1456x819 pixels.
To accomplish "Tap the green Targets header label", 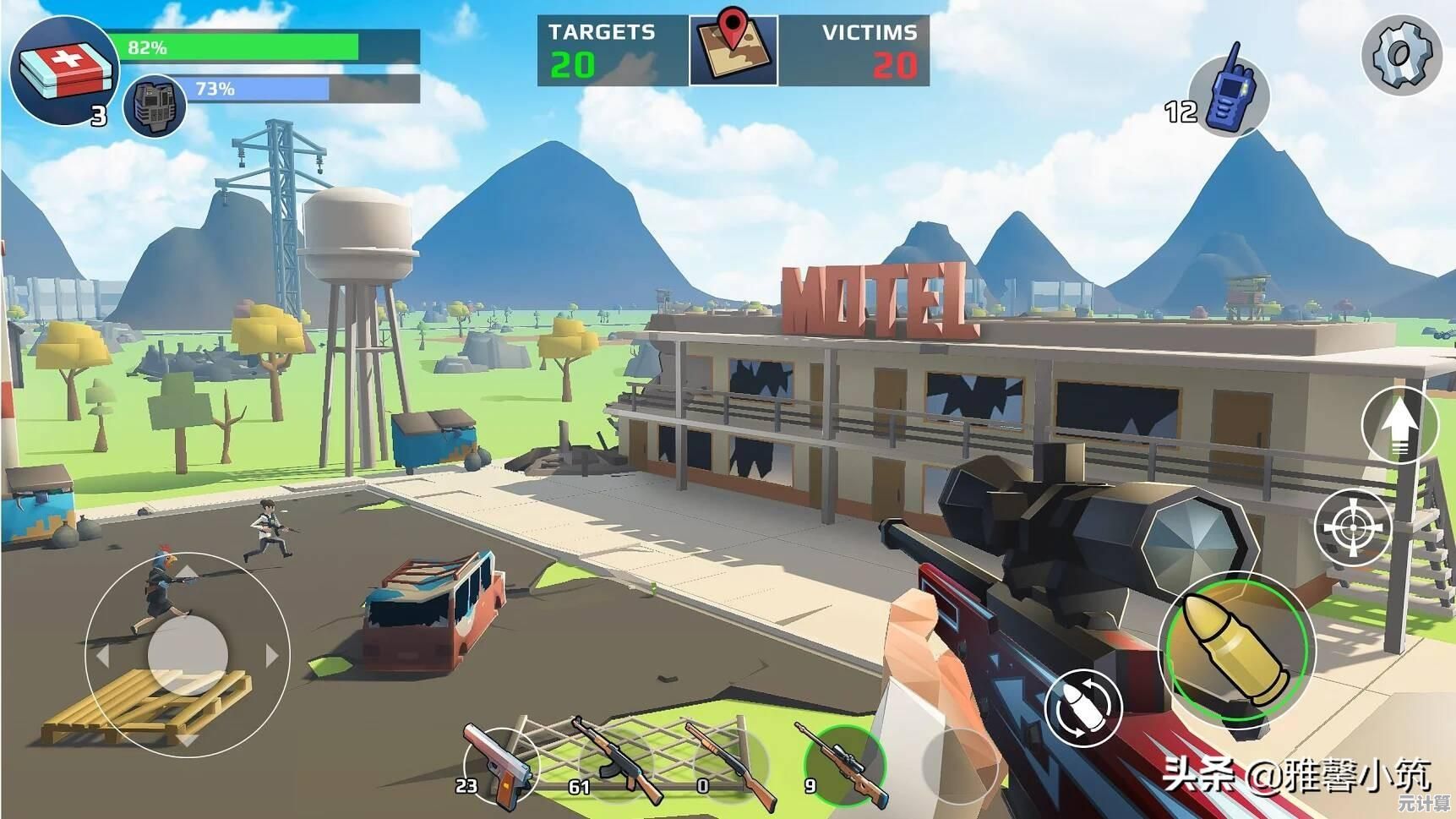I will click(x=601, y=31).
